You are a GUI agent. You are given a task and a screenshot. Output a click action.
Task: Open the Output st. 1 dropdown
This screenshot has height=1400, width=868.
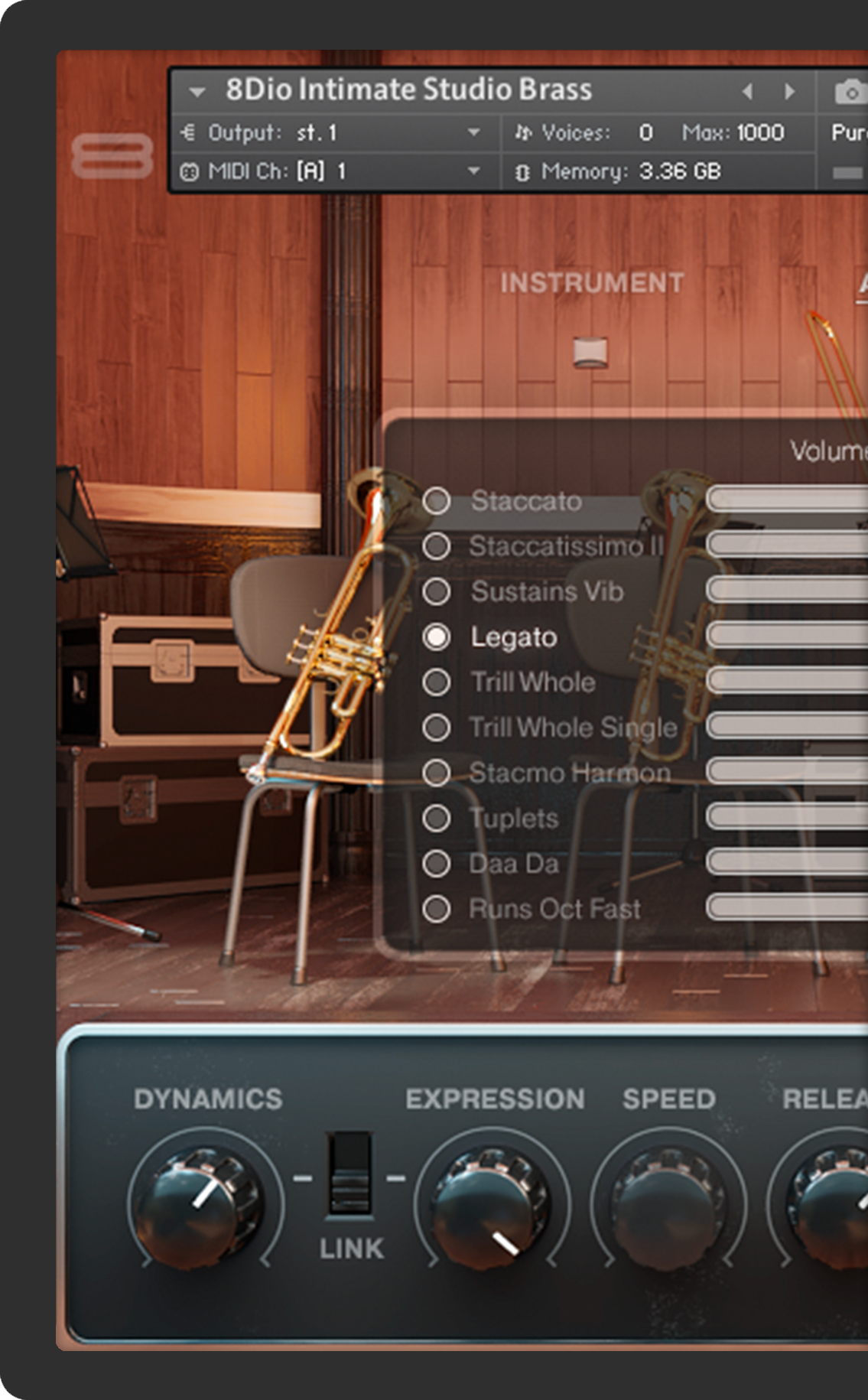click(x=473, y=133)
